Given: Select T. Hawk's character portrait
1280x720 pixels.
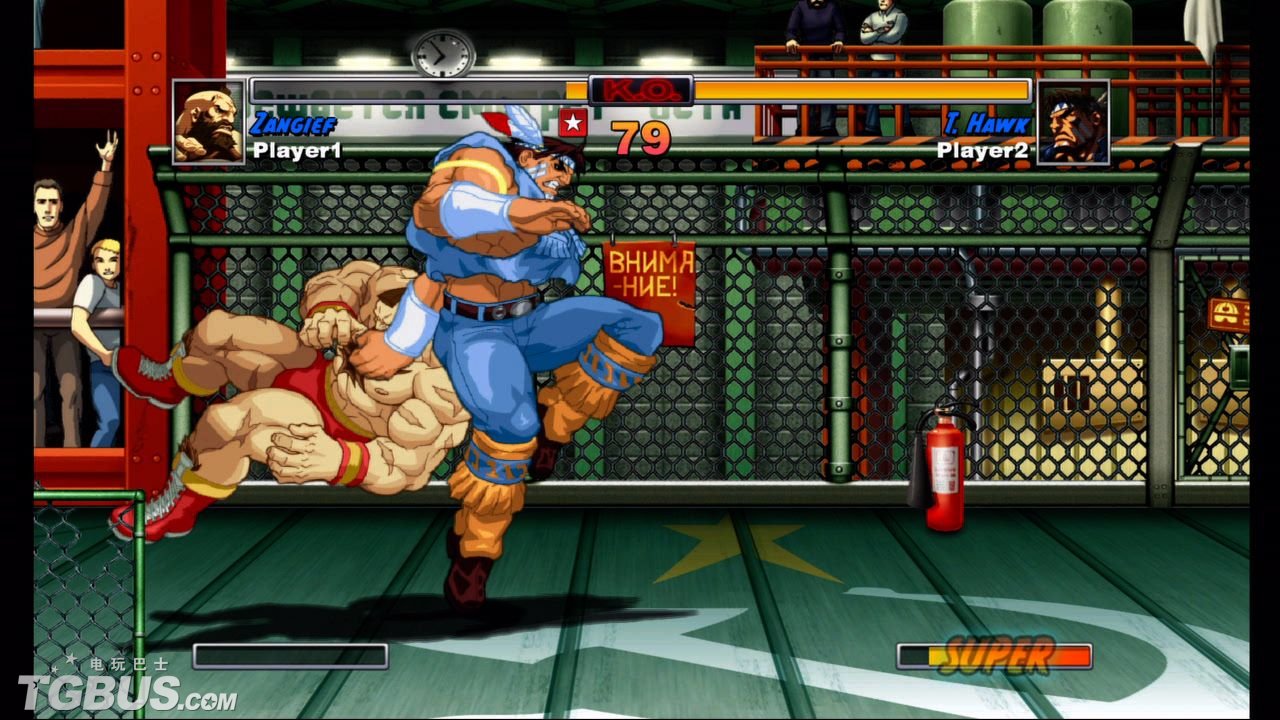Looking at the screenshot, I should [x=1073, y=123].
